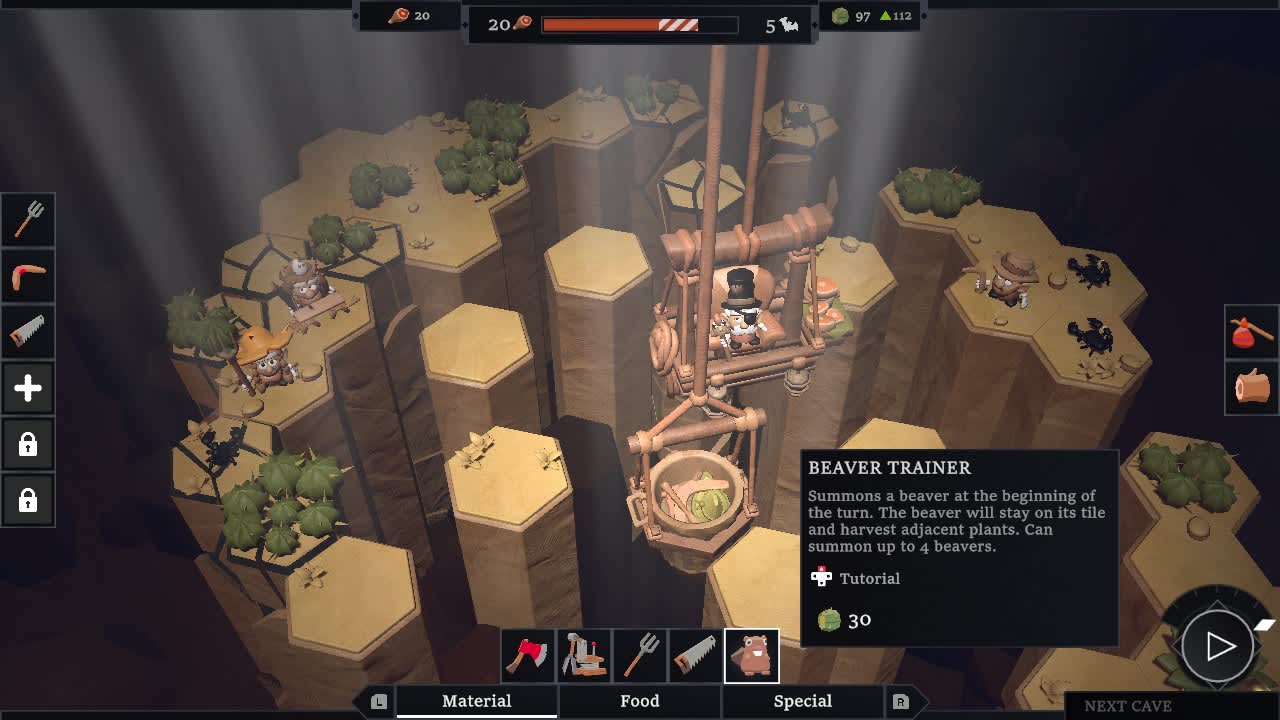Toggle the first padlock icon in the left sidebar
This screenshot has height=720, width=1280.
pos(27,444)
